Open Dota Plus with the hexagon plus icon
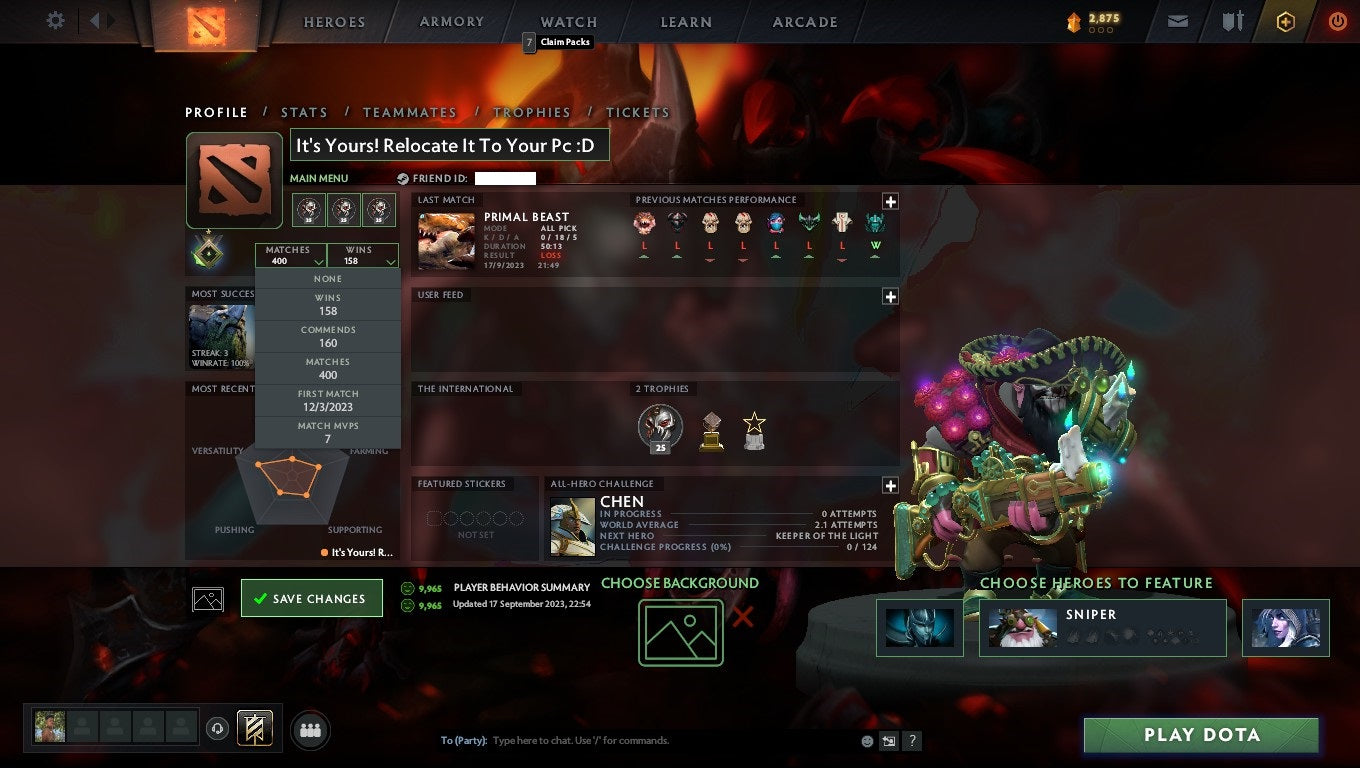 click(1286, 20)
